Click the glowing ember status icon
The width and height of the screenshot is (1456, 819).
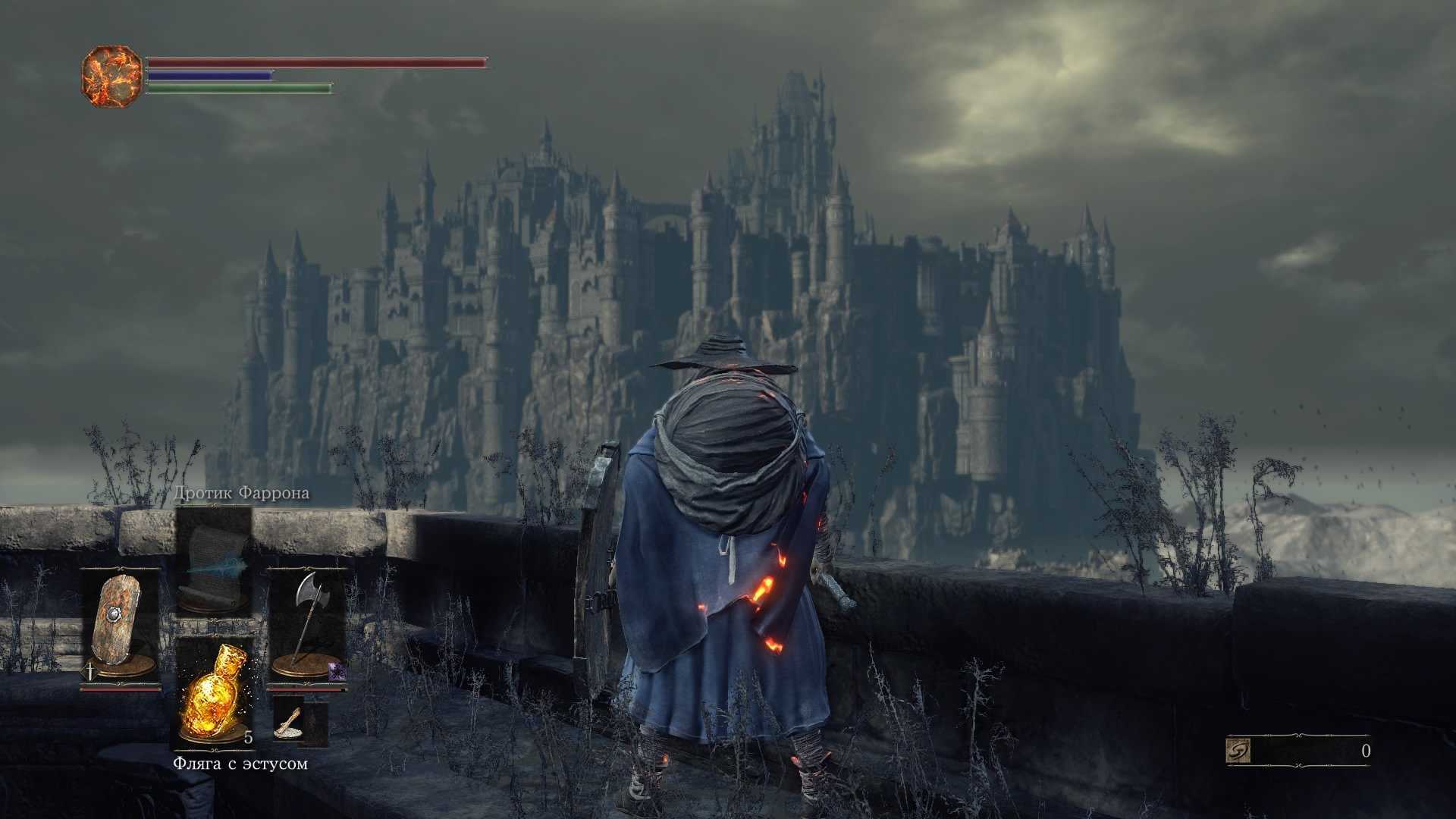tap(111, 76)
